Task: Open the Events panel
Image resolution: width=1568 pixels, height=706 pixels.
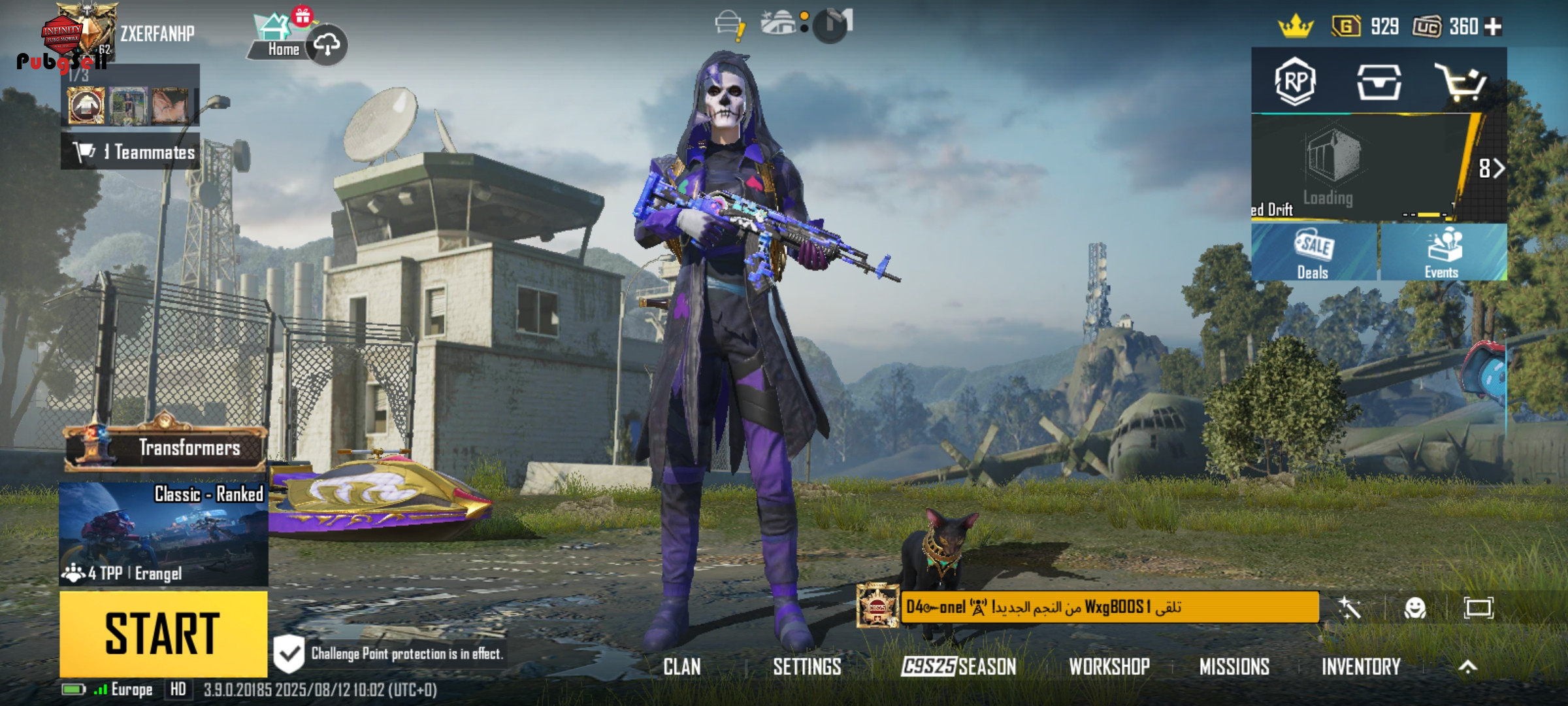Action: pyautogui.click(x=1443, y=253)
